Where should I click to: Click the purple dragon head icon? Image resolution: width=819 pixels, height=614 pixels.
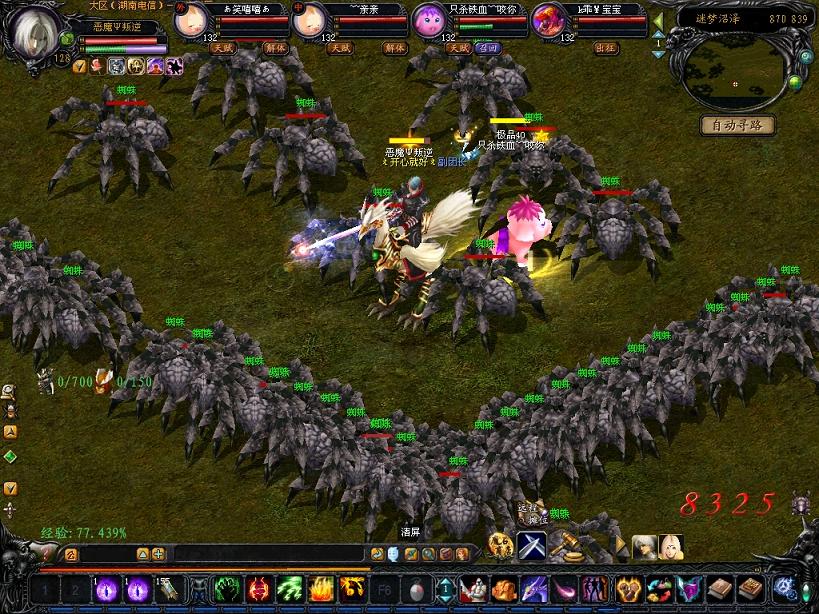[534, 590]
